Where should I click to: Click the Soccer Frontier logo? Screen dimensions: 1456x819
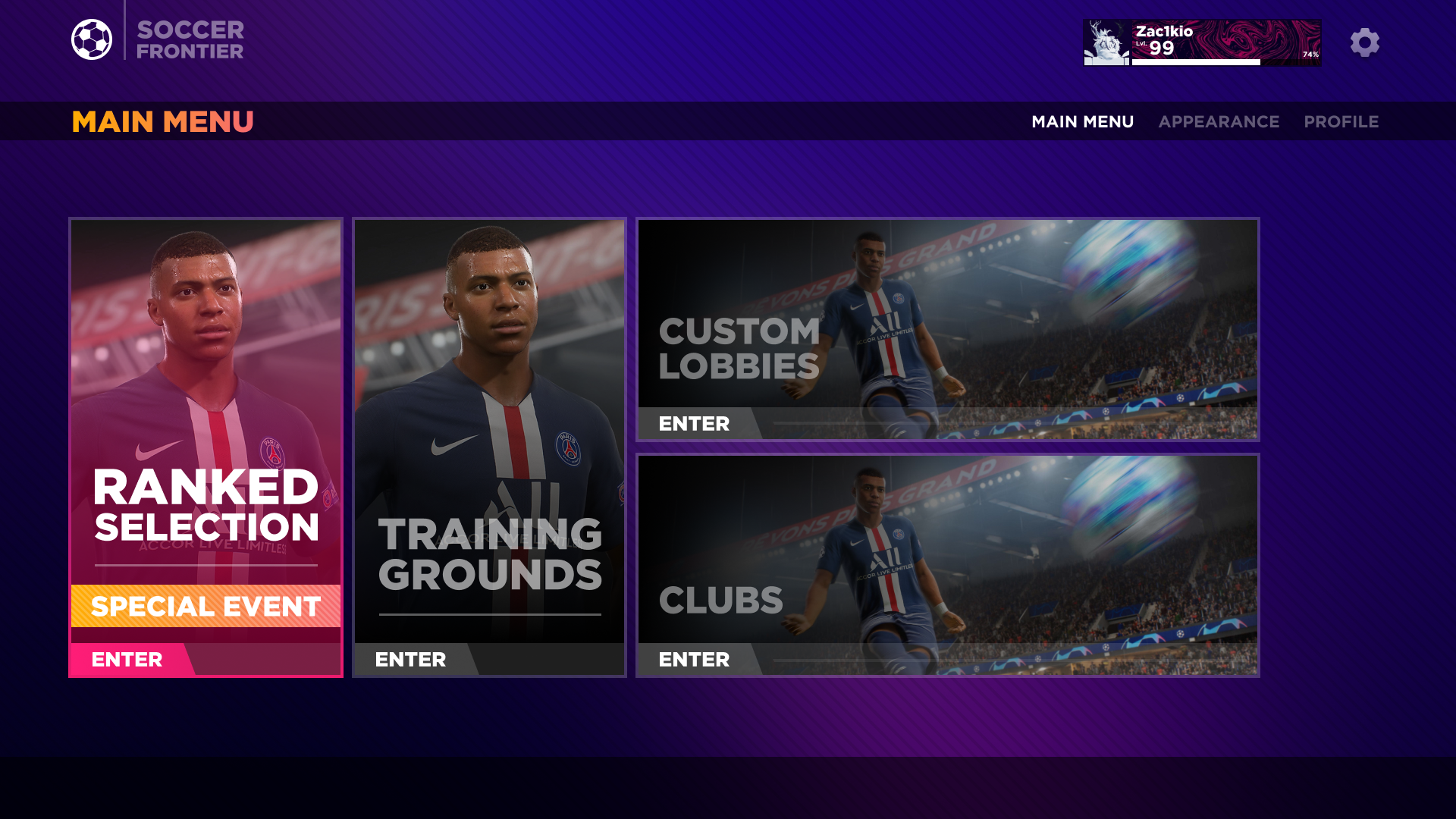pyautogui.click(x=158, y=39)
